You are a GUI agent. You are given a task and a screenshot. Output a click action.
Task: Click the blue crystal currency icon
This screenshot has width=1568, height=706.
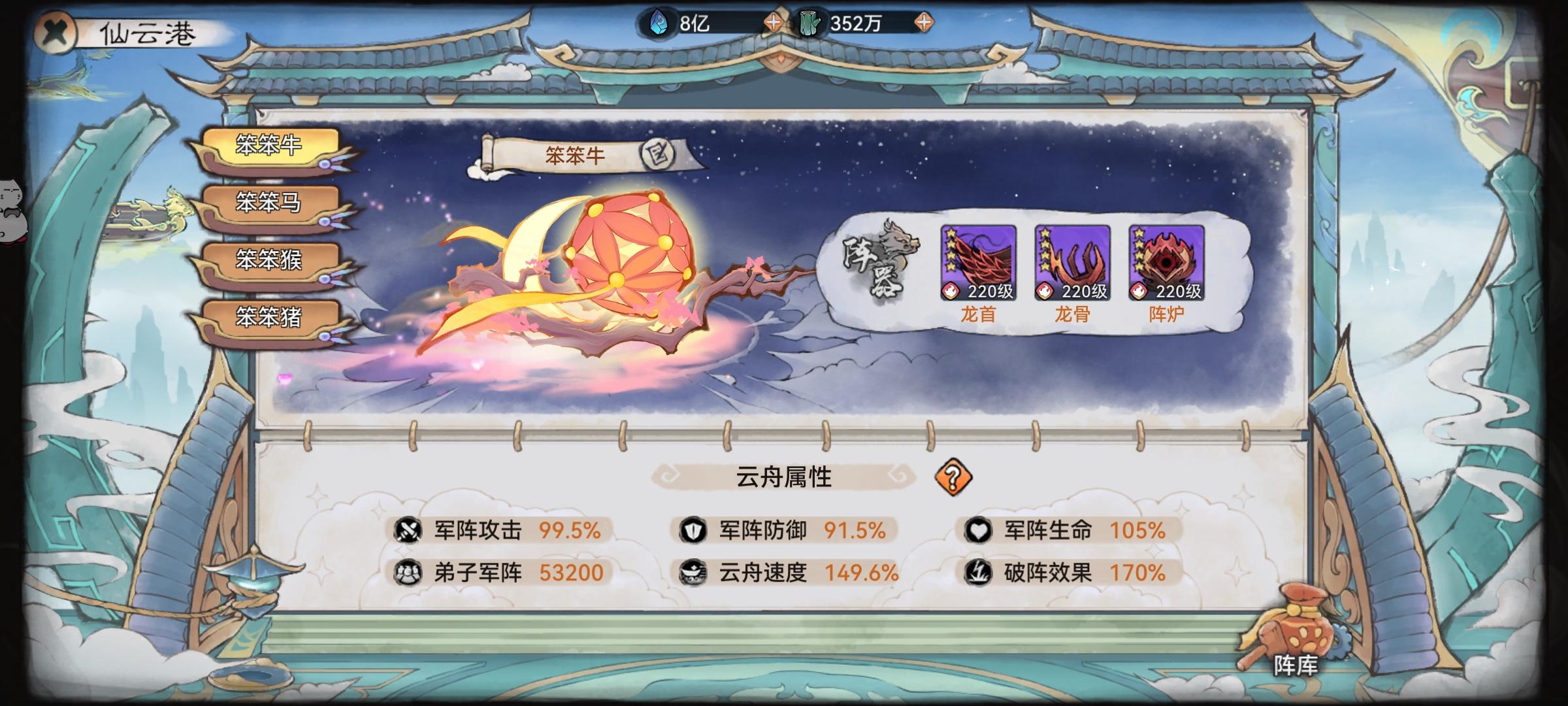[659, 21]
